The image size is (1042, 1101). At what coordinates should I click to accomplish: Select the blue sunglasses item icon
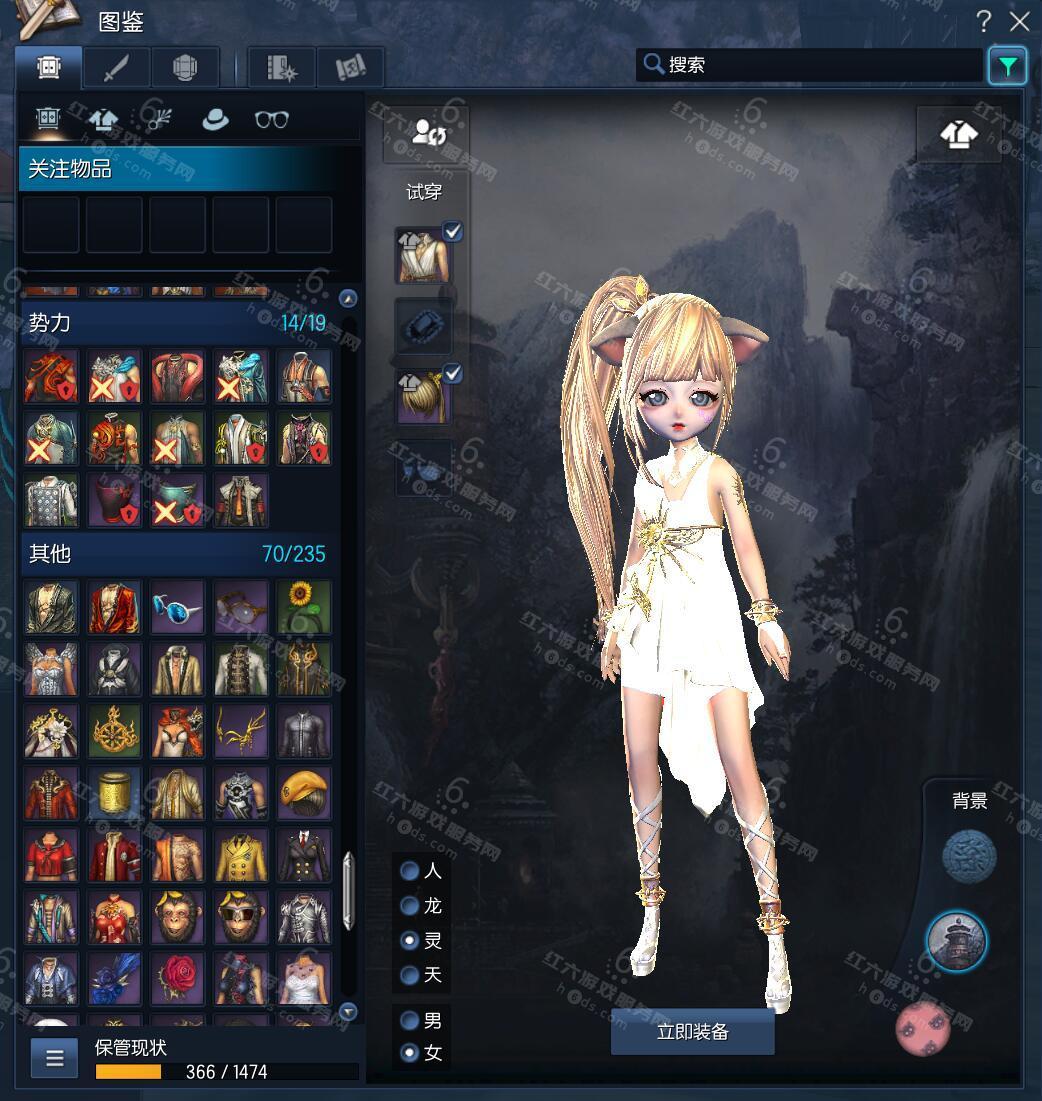click(x=178, y=607)
